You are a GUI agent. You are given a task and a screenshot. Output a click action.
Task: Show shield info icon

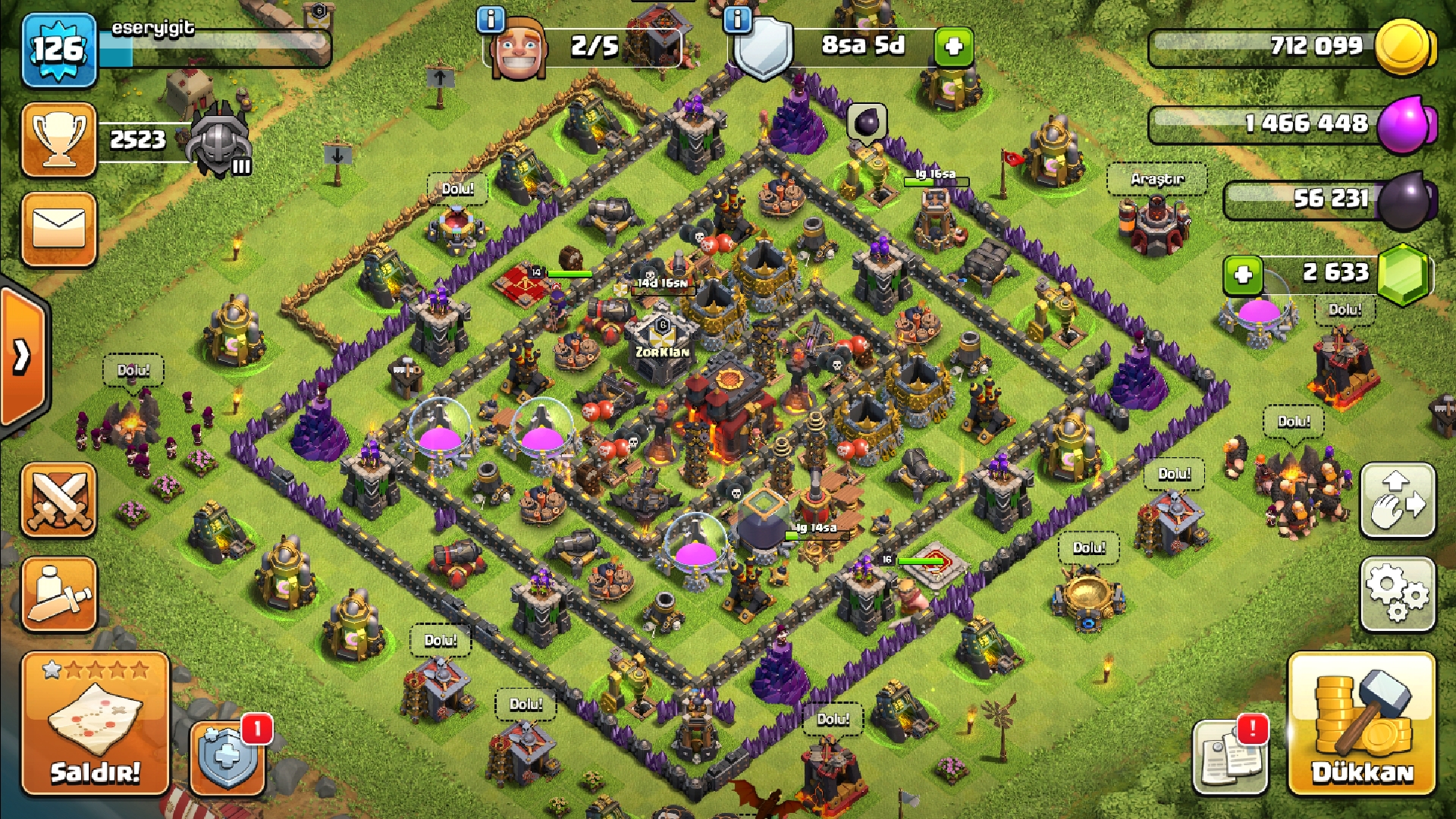click(x=737, y=20)
